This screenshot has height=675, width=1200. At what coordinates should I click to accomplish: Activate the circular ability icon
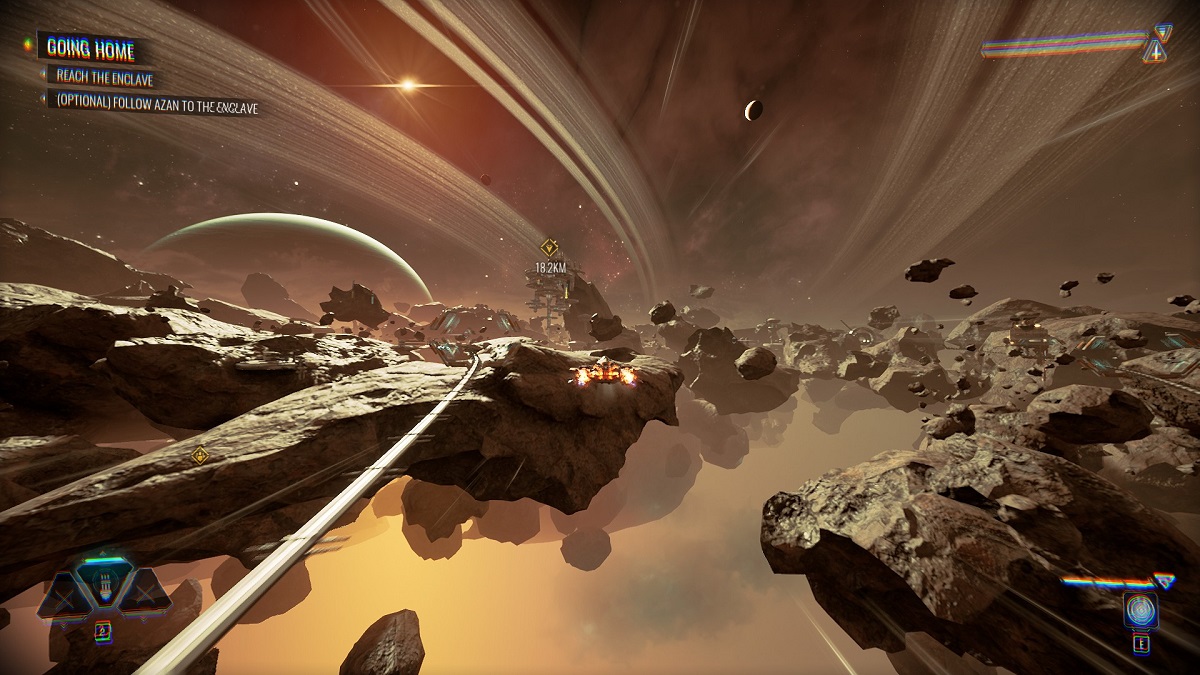coord(1140,608)
